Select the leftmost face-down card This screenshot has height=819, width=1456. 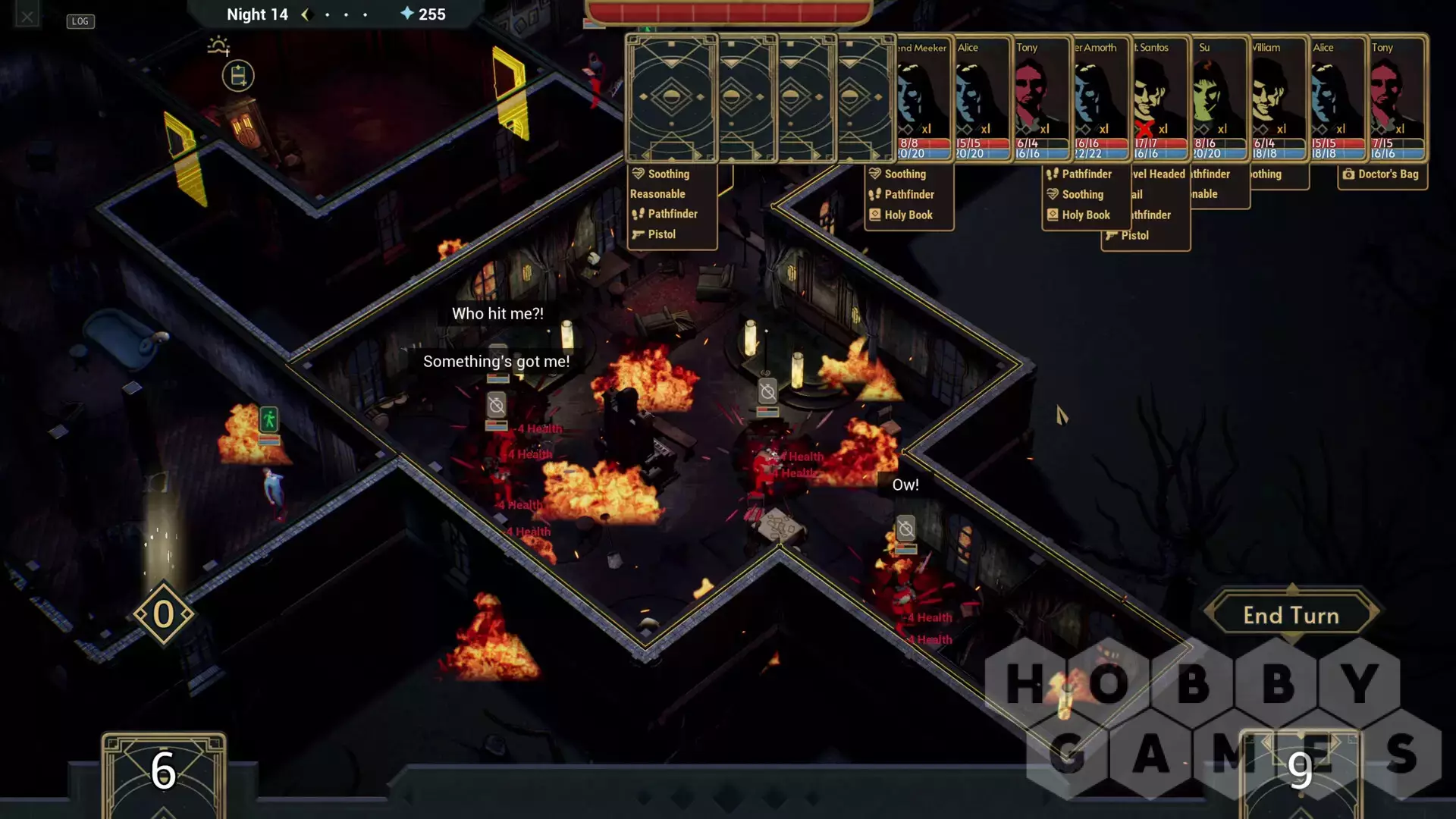[671, 99]
